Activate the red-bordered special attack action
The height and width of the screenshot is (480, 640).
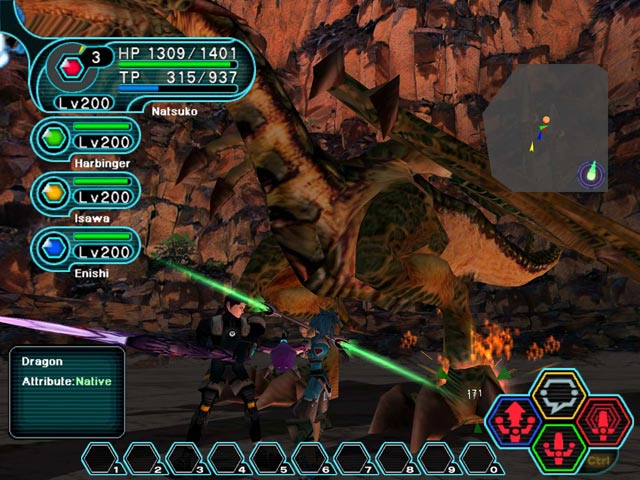[x=602, y=421]
